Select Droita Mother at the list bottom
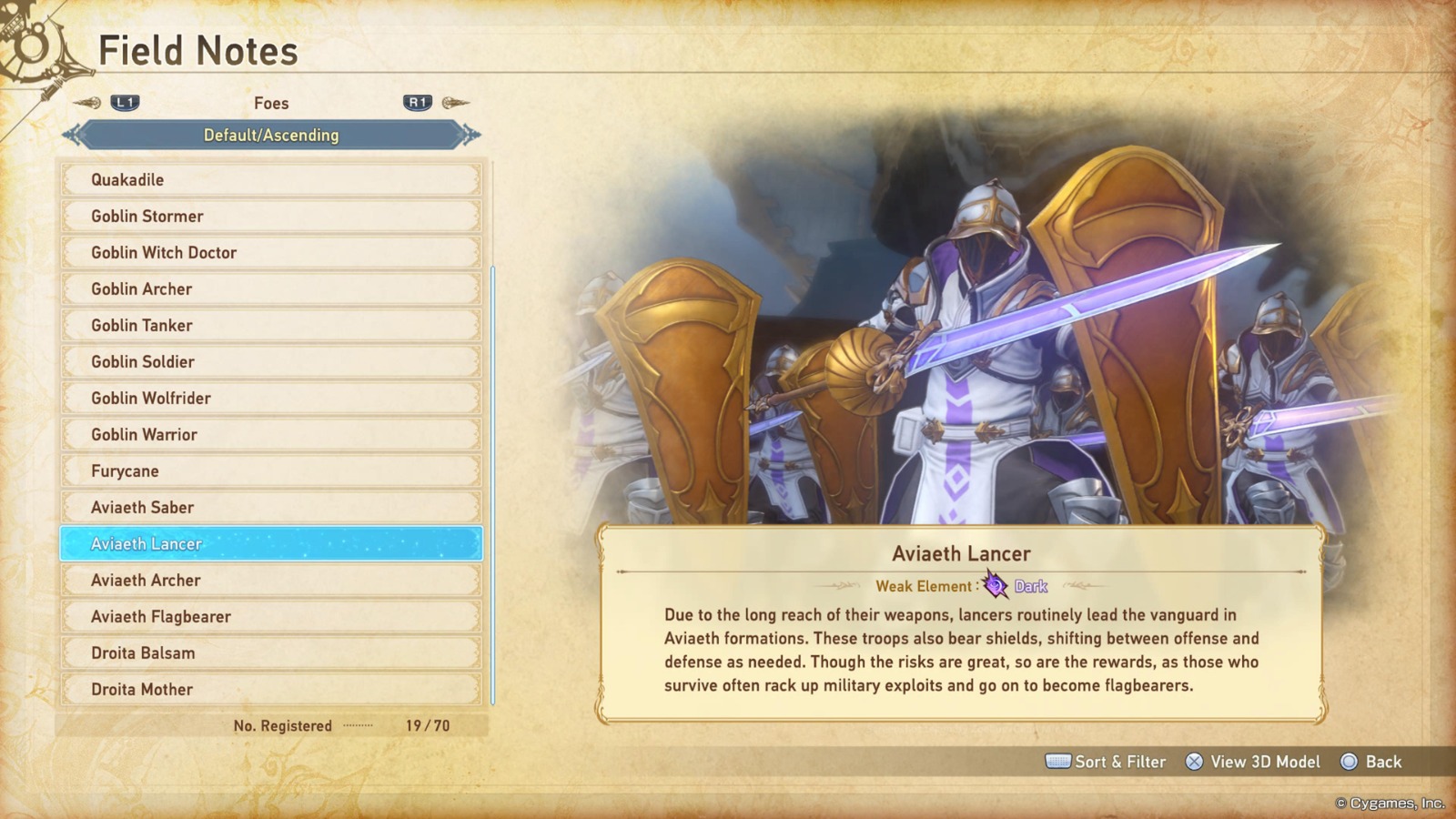This screenshot has height=819, width=1456. [270, 689]
